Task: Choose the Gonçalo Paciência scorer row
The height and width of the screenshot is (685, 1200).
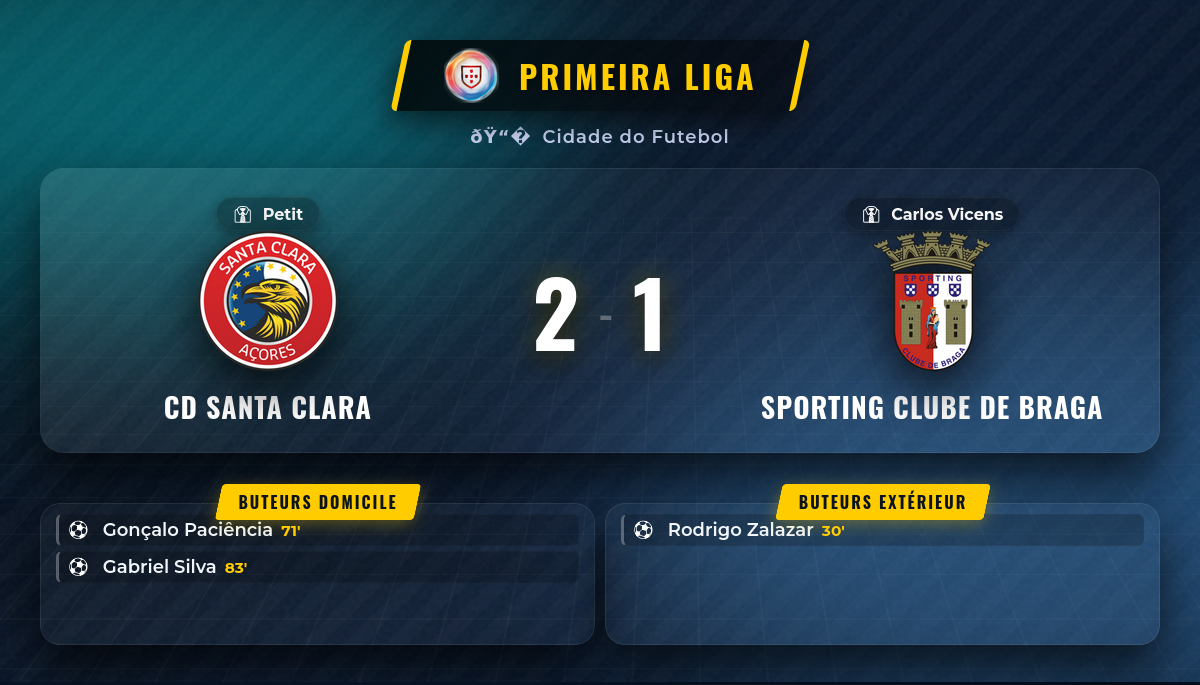Action: 318,530
